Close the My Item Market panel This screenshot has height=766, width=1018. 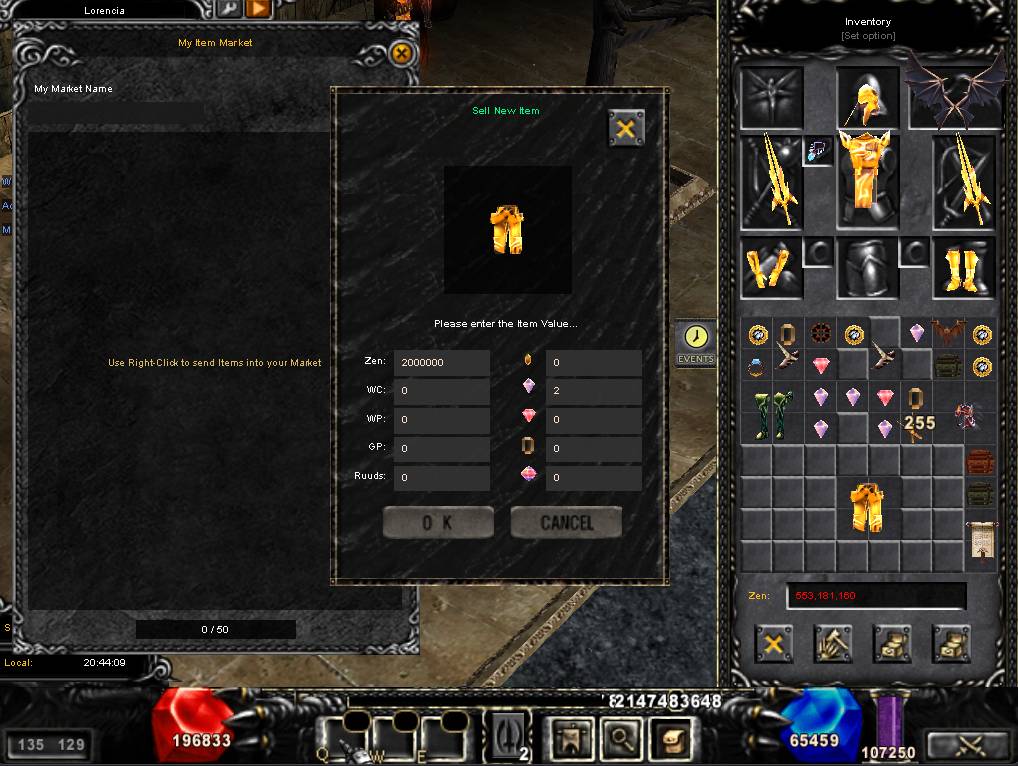(401, 53)
